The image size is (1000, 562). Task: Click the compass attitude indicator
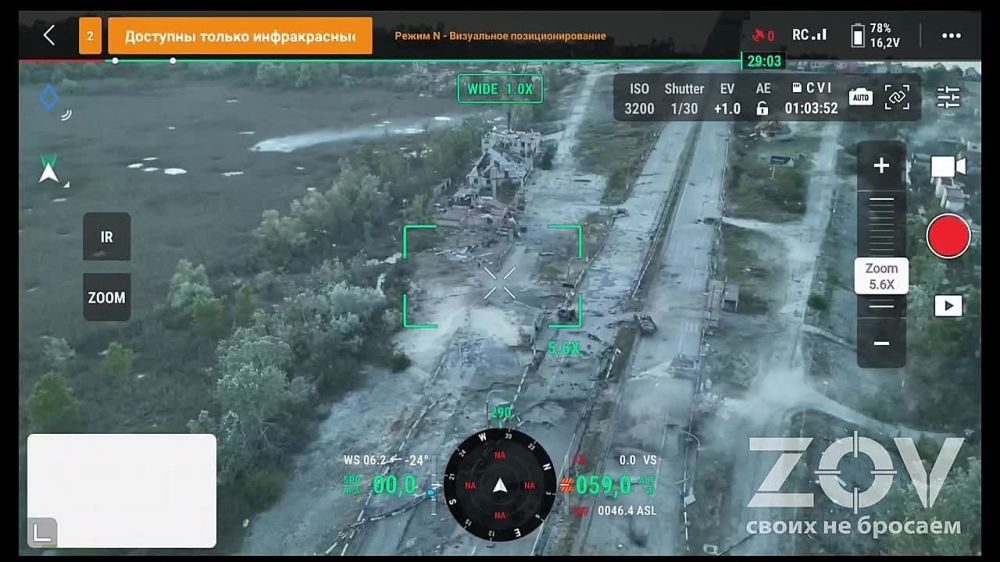(500, 486)
